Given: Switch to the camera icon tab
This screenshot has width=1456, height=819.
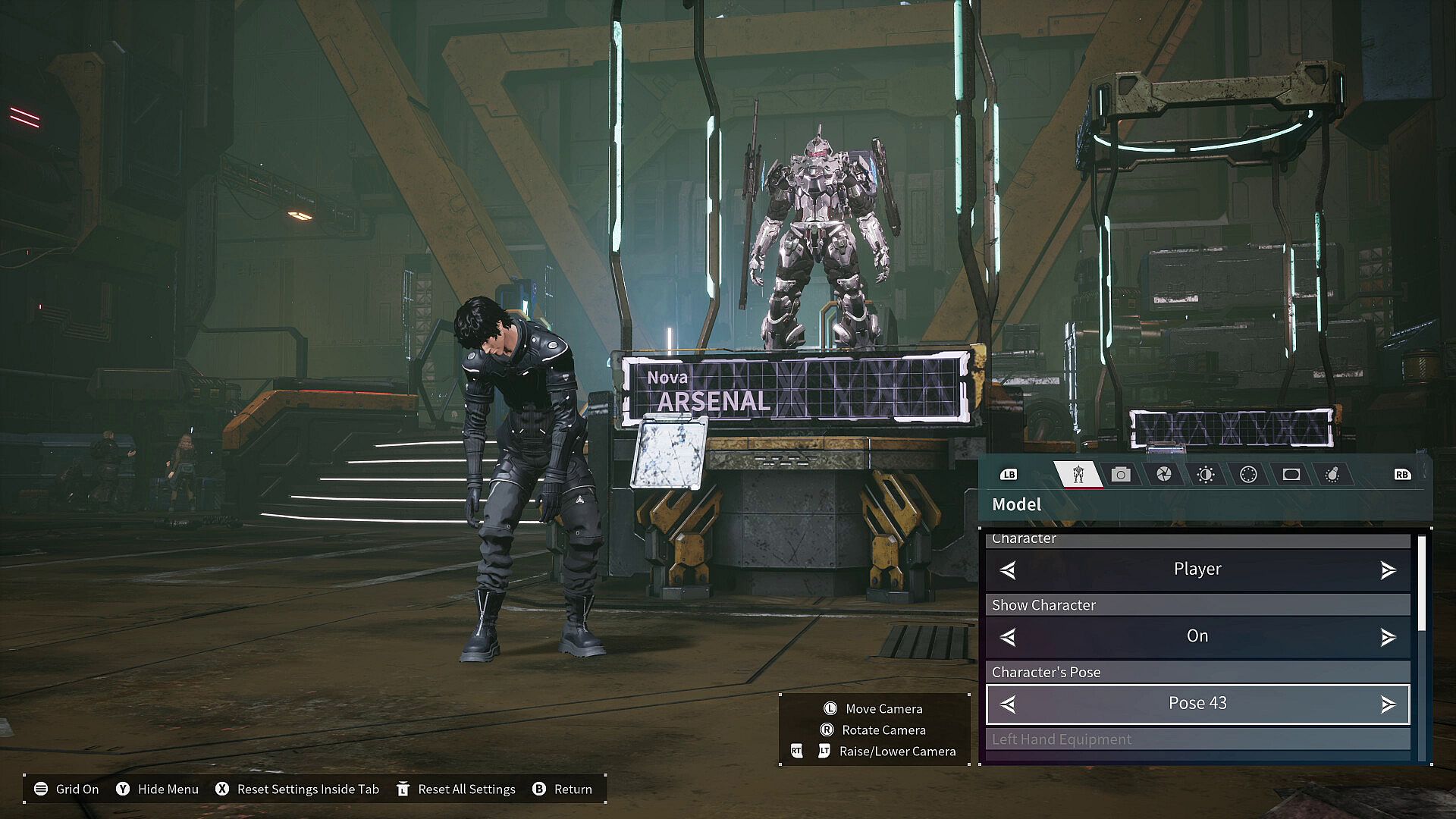Looking at the screenshot, I should click(1121, 475).
